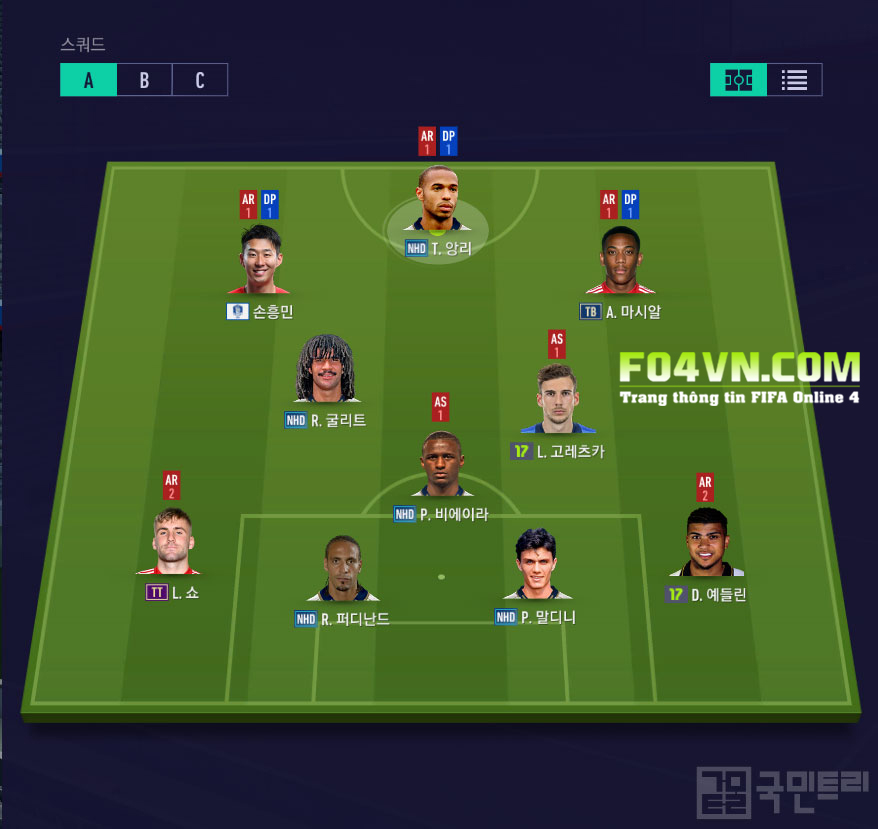Choose right winger A. 마시알
The height and width of the screenshot is (829, 878).
620,260
